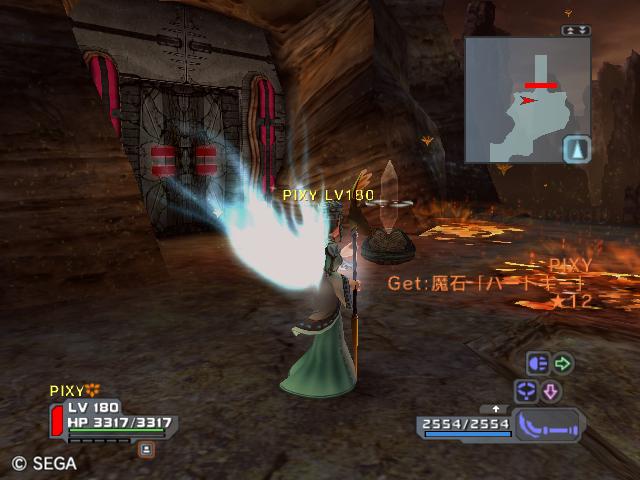Select the equipped staff weapon palette slot

coord(547,423)
